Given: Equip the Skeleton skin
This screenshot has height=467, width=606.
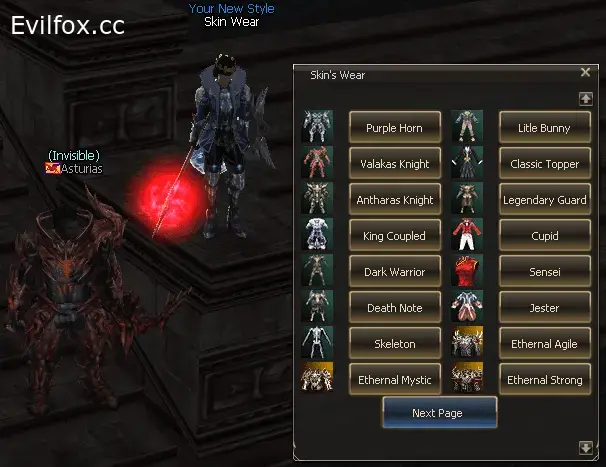Looking at the screenshot, I should [394, 344].
